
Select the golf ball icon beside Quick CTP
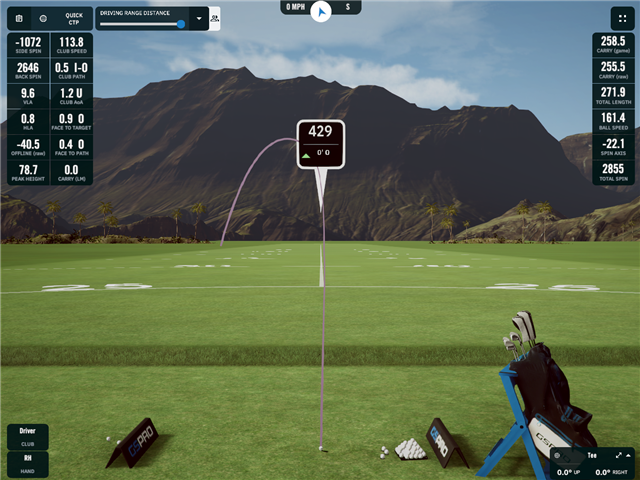[x=43, y=18]
